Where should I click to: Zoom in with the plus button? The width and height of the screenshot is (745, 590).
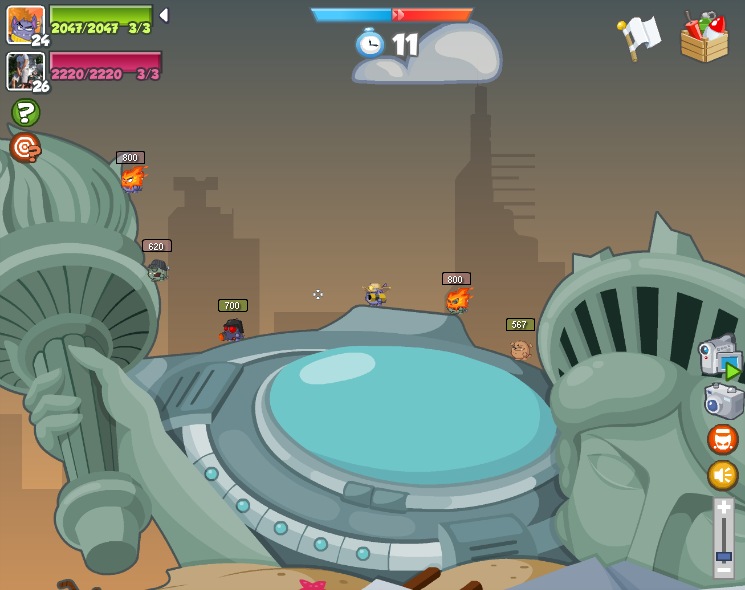click(723, 507)
